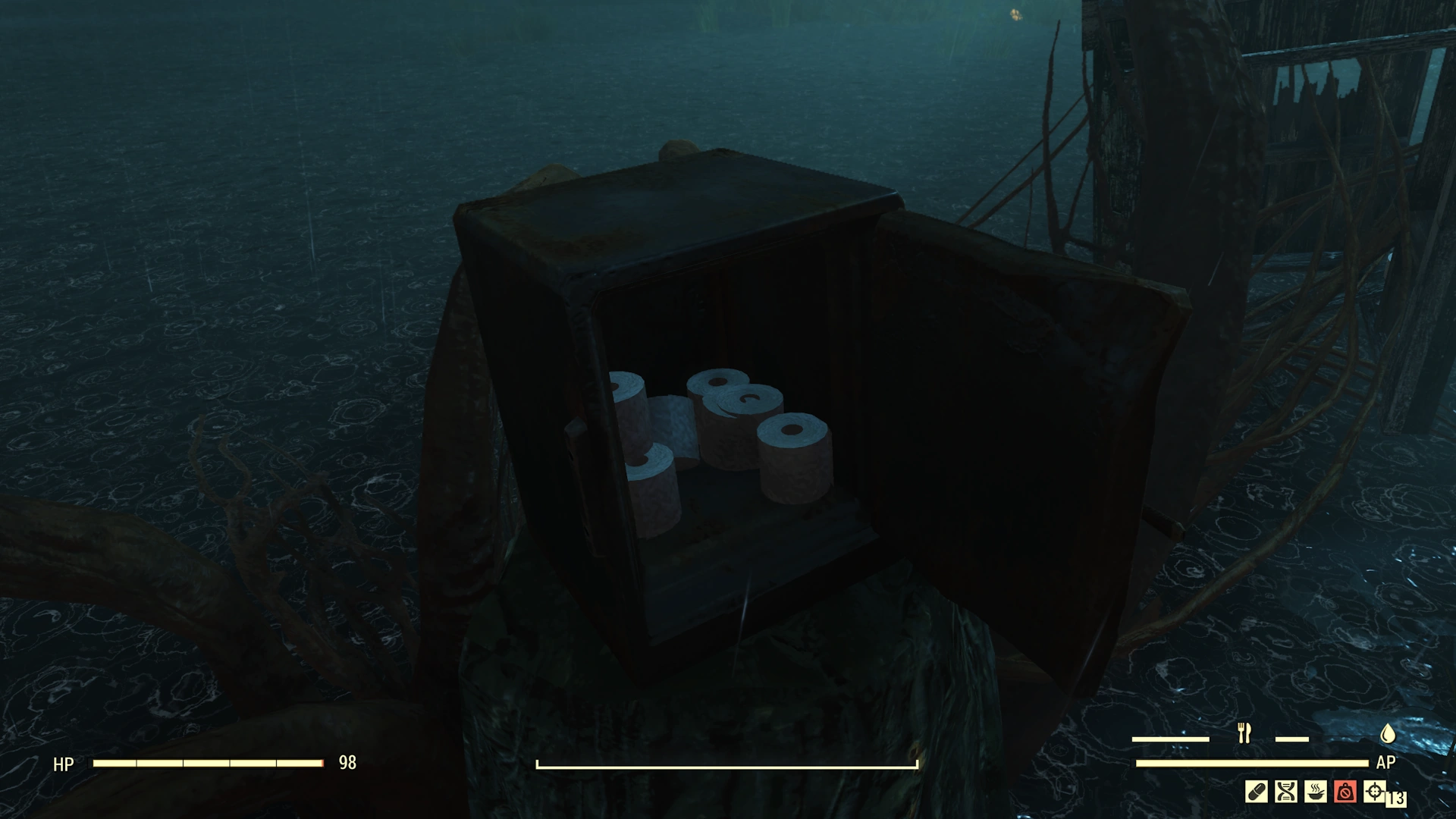The image size is (1456, 819).
Task: Select the DNA mutation status icon
Action: coord(1285,792)
